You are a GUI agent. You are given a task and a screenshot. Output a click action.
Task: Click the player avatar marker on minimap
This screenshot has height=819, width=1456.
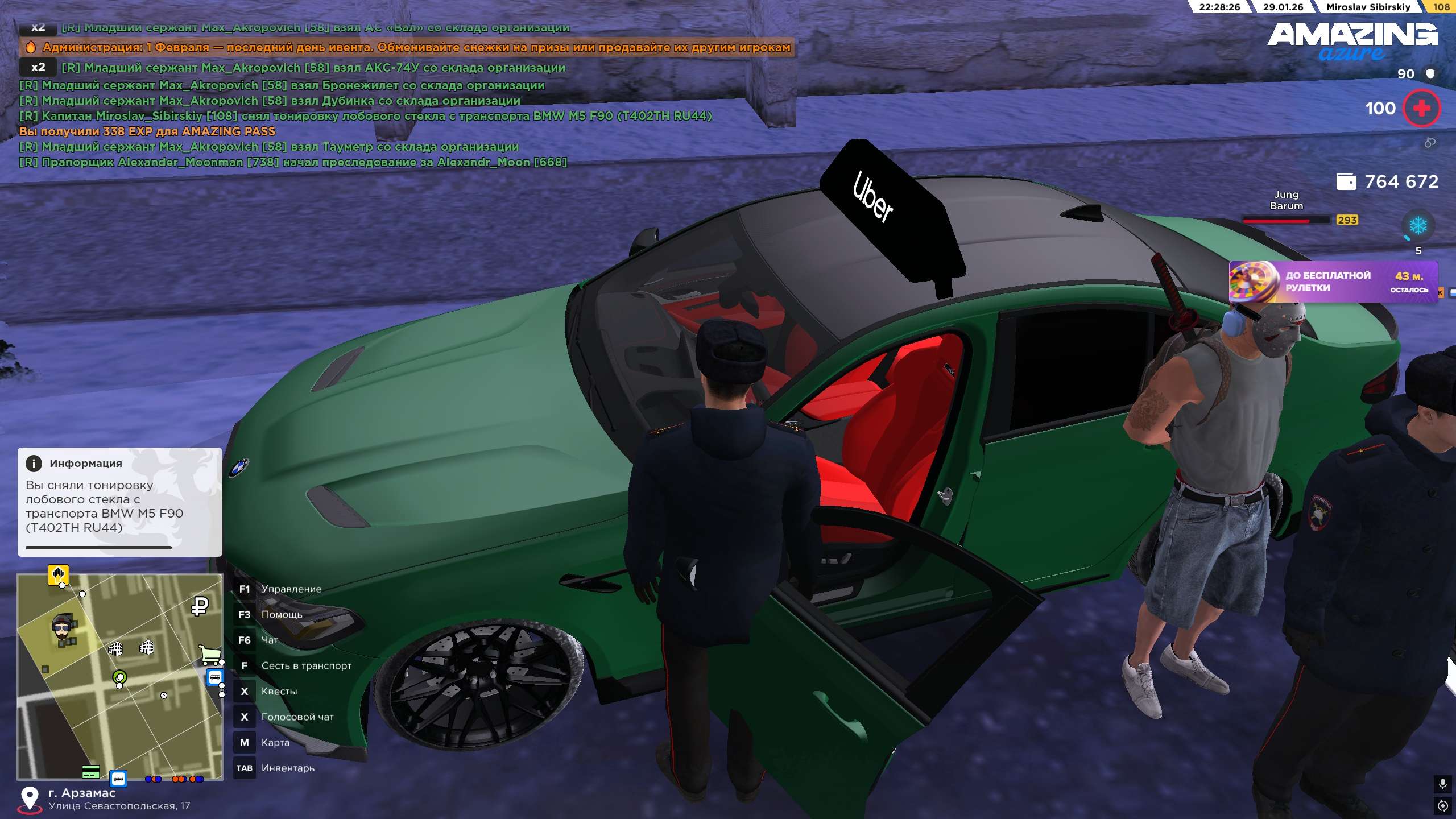point(61,627)
